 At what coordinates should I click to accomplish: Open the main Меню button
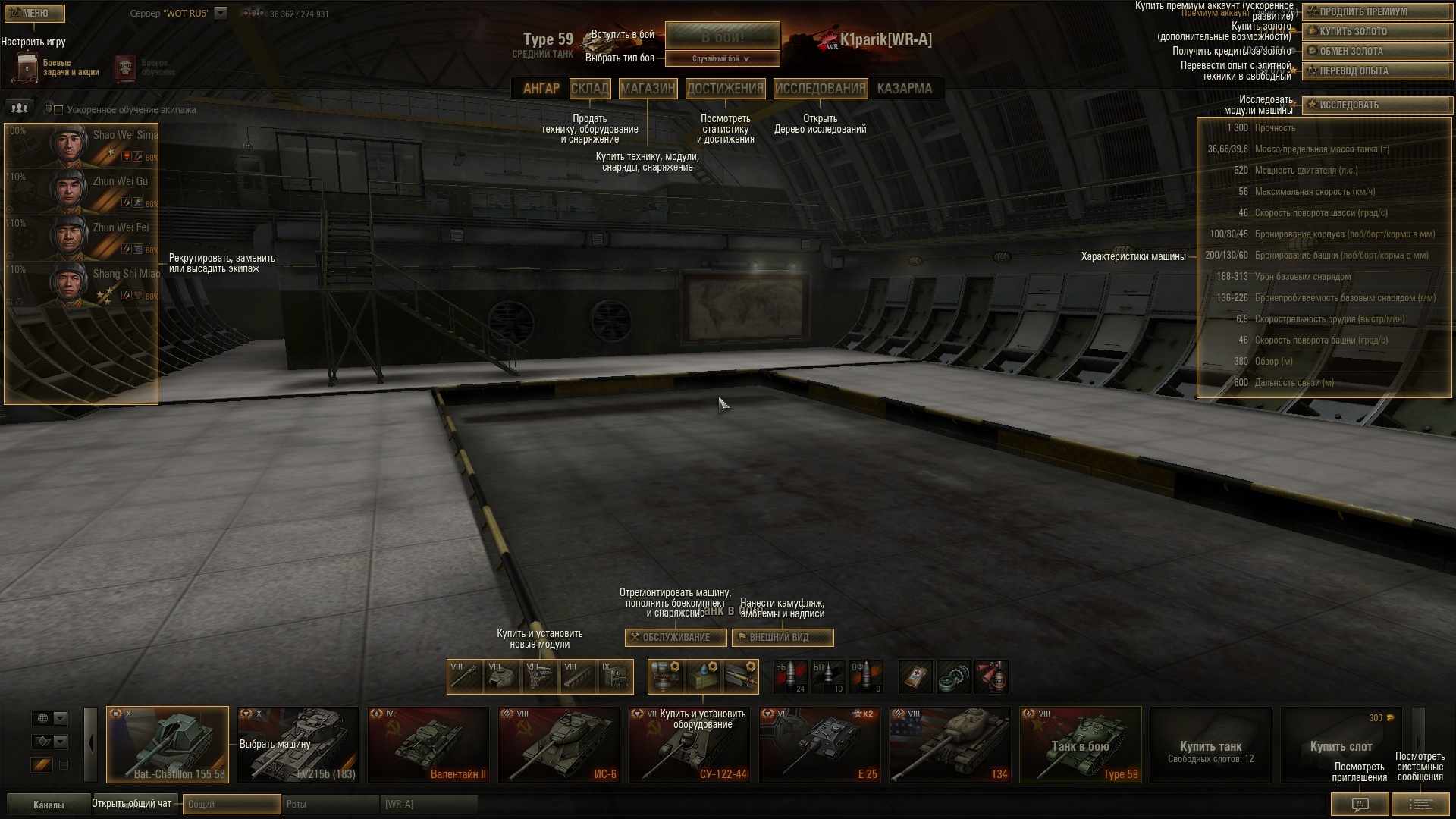(x=34, y=13)
